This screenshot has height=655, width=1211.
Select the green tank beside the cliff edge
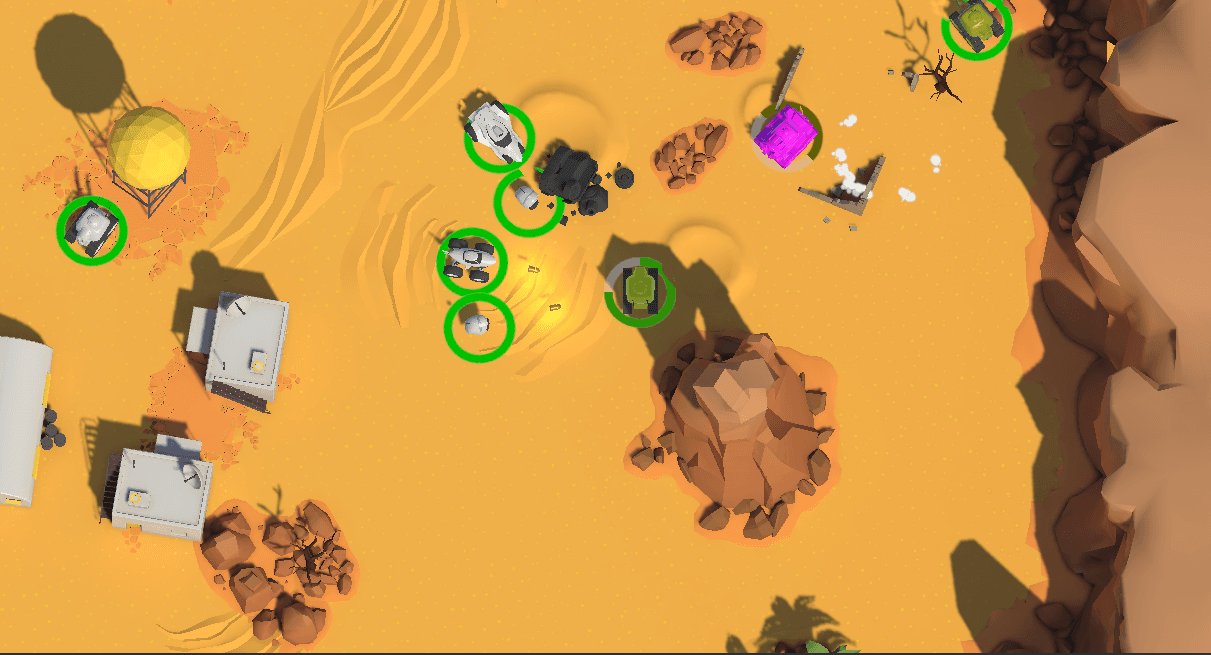pos(976,24)
